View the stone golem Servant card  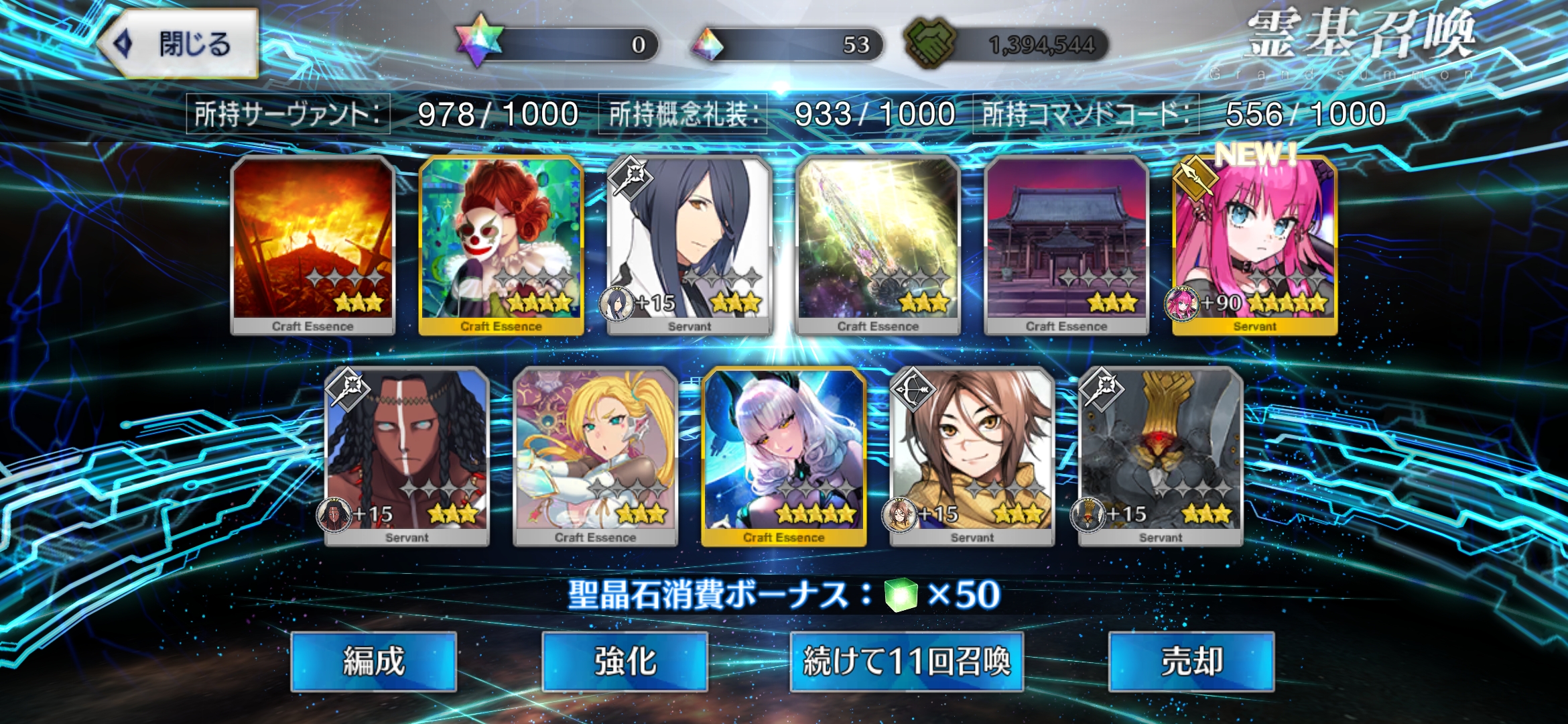[x=1161, y=456]
